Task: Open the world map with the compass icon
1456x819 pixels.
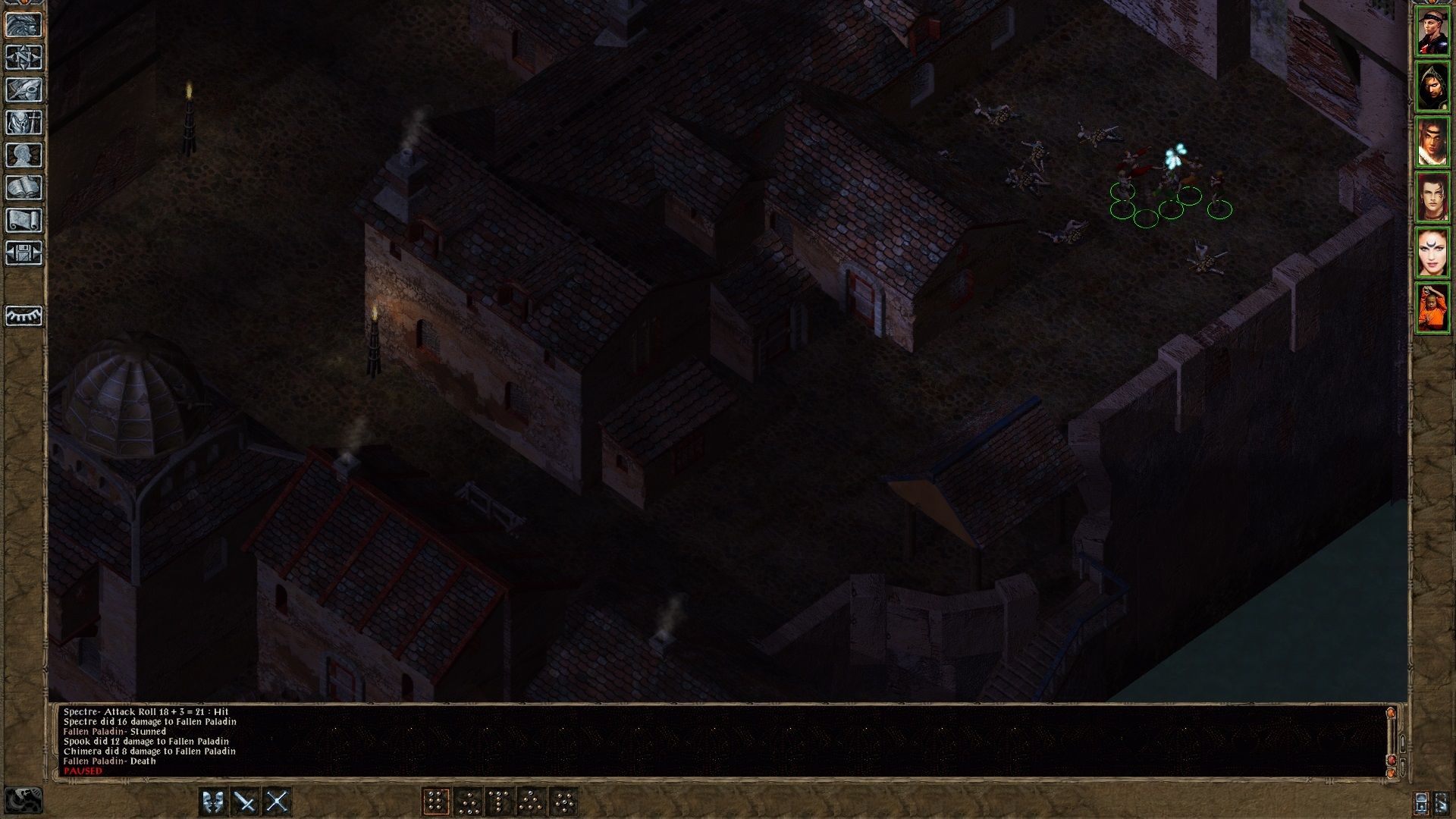Action: (25, 57)
